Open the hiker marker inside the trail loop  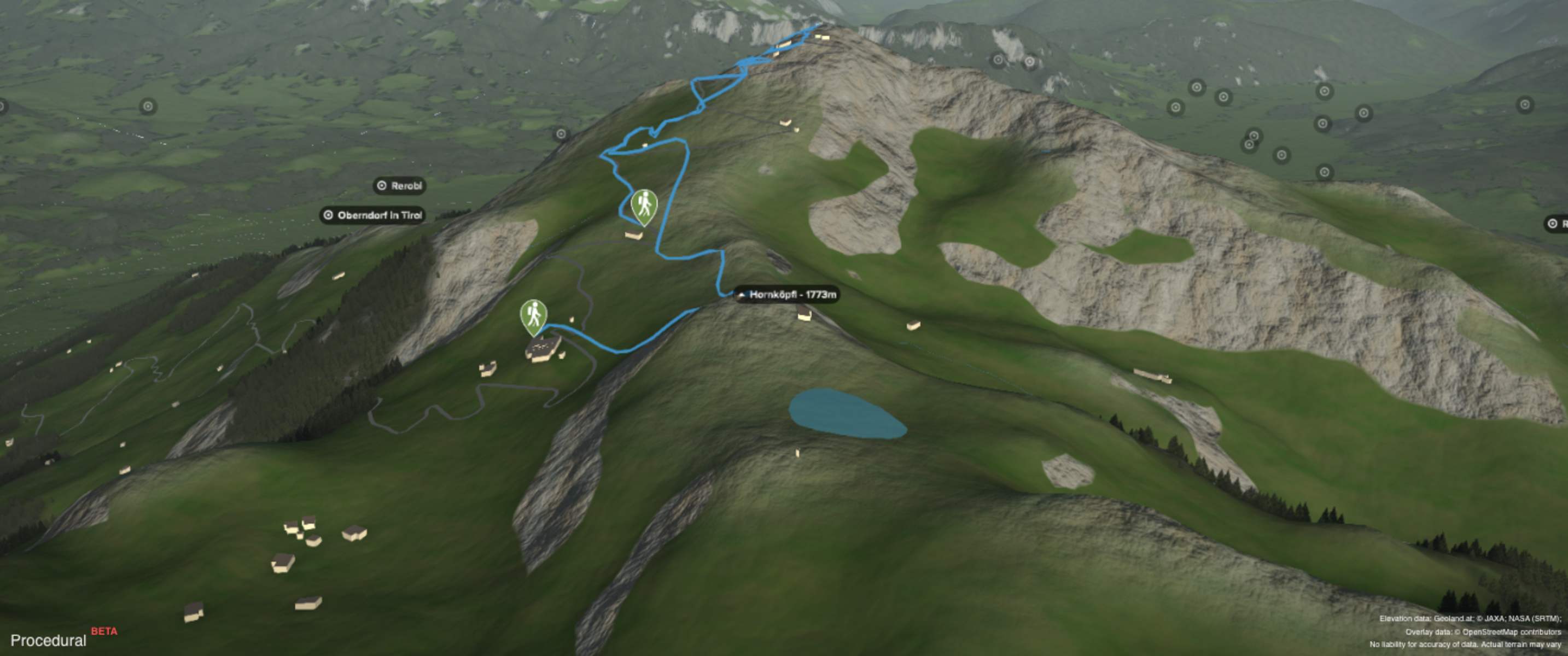click(644, 206)
